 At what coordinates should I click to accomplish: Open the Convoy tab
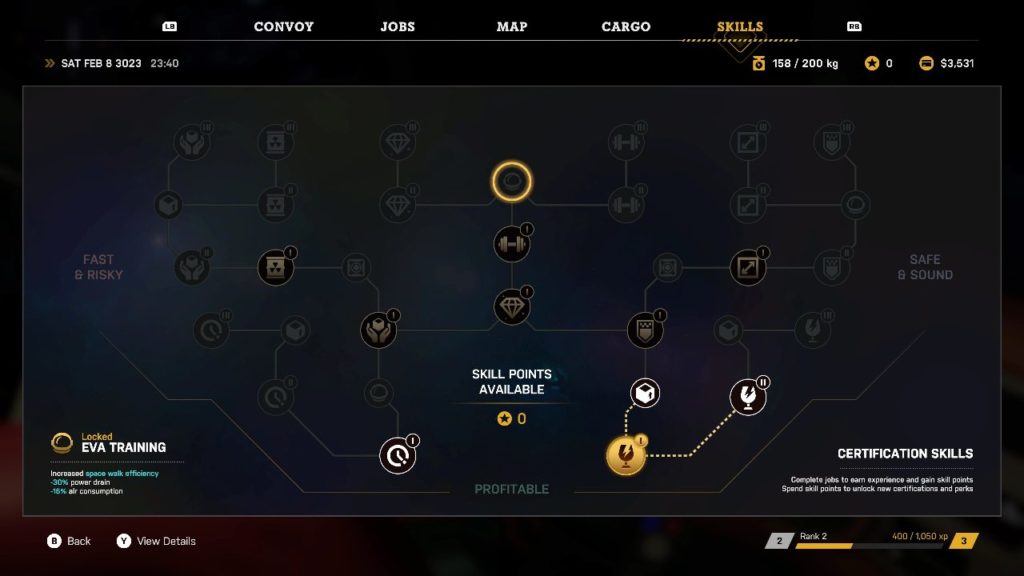point(283,27)
